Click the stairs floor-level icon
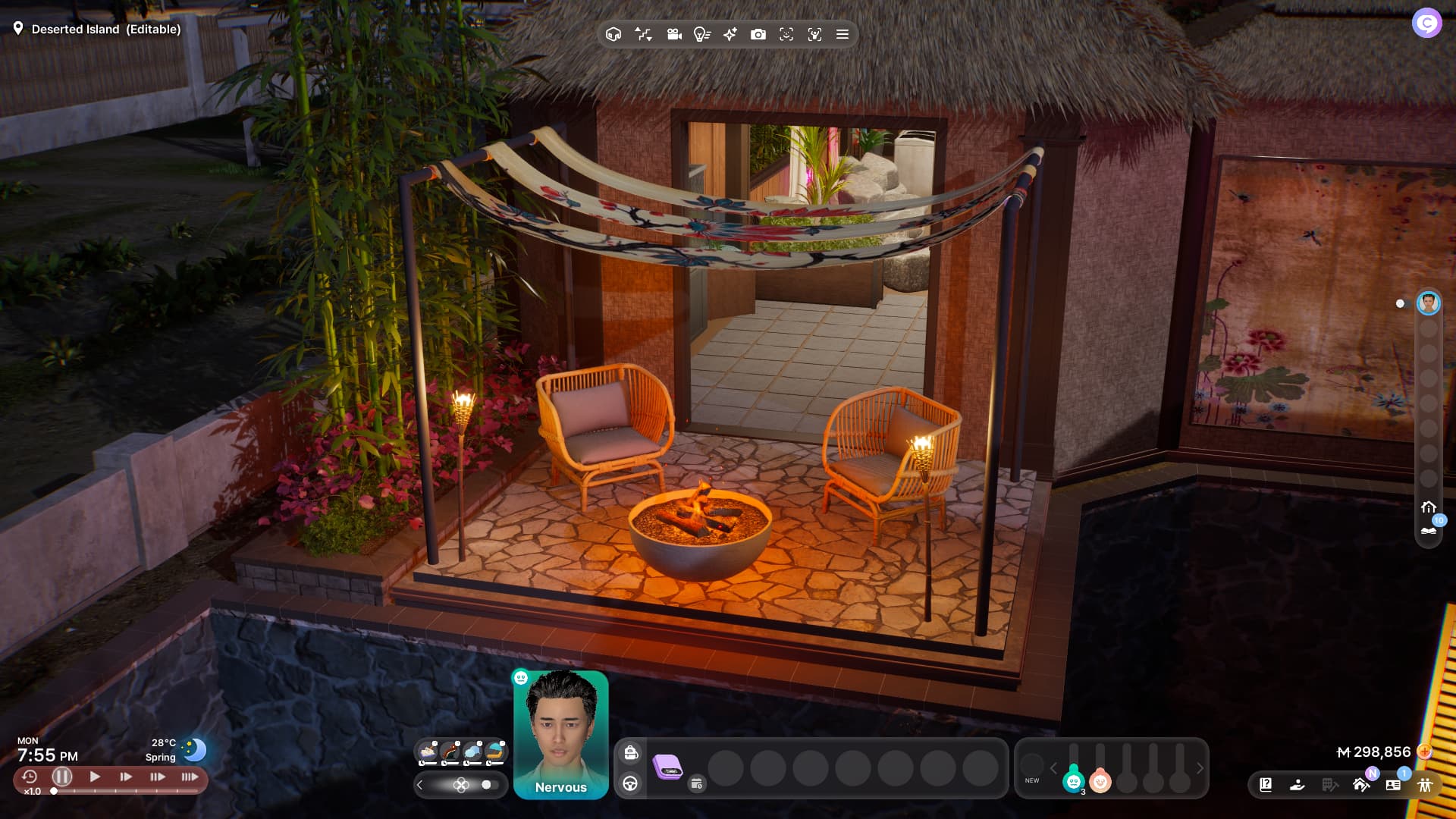 click(x=643, y=34)
